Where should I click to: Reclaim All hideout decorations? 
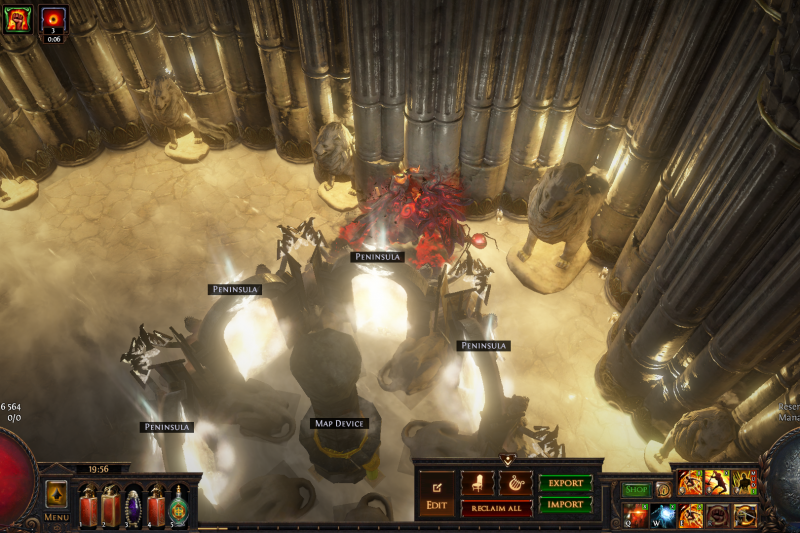(x=496, y=508)
